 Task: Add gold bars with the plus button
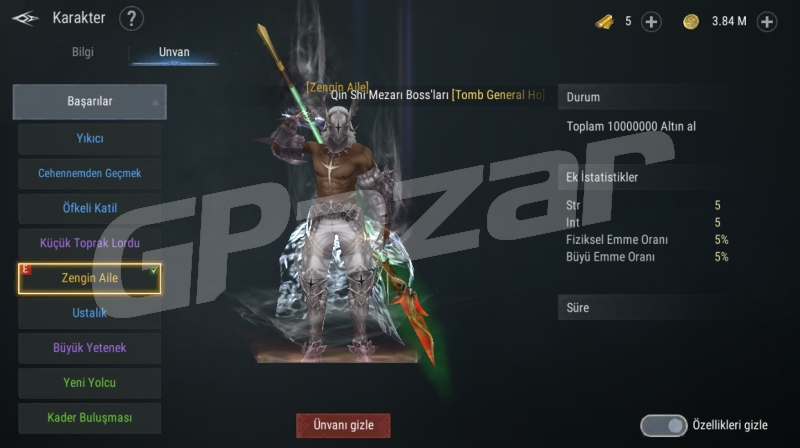(651, 21)
